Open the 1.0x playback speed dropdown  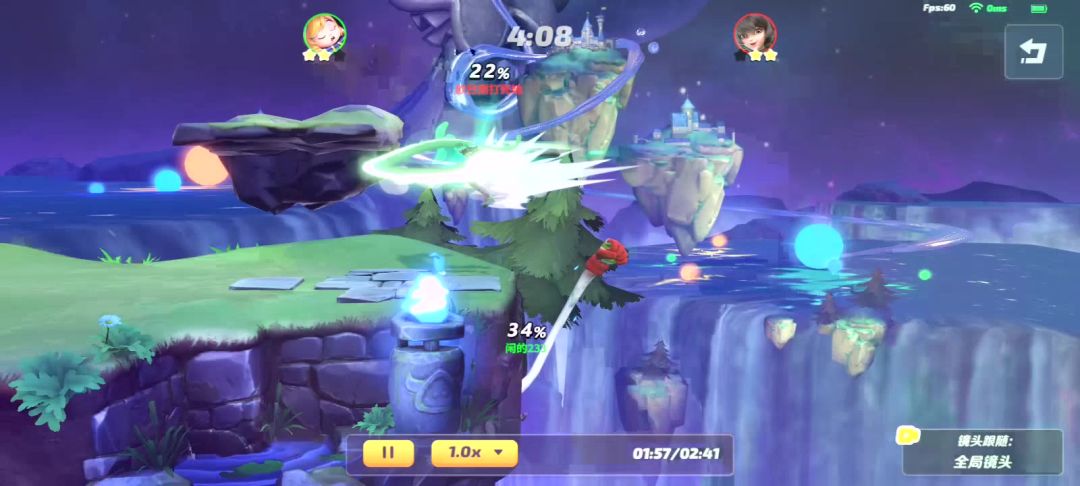click(x=474, y=452)
